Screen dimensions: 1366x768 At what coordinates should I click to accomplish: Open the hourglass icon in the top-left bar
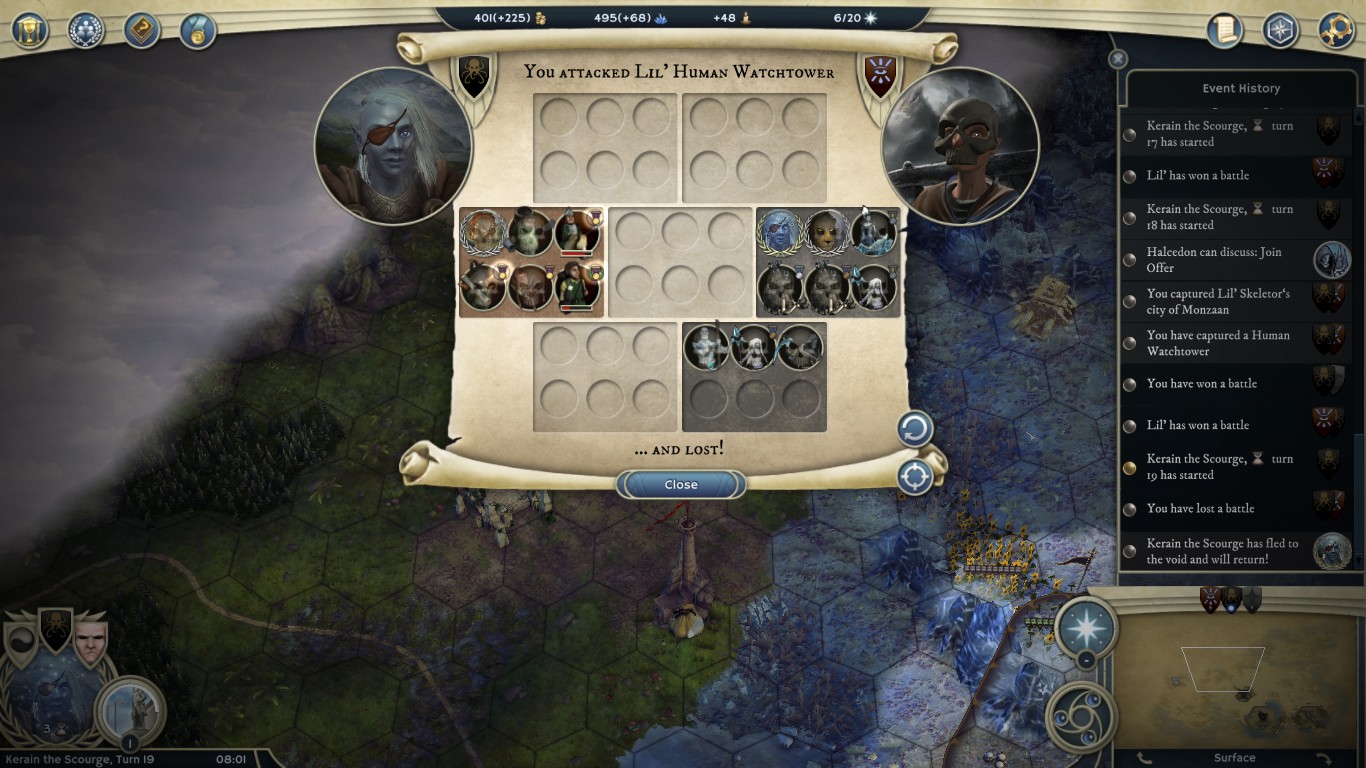tap(30, 30)
